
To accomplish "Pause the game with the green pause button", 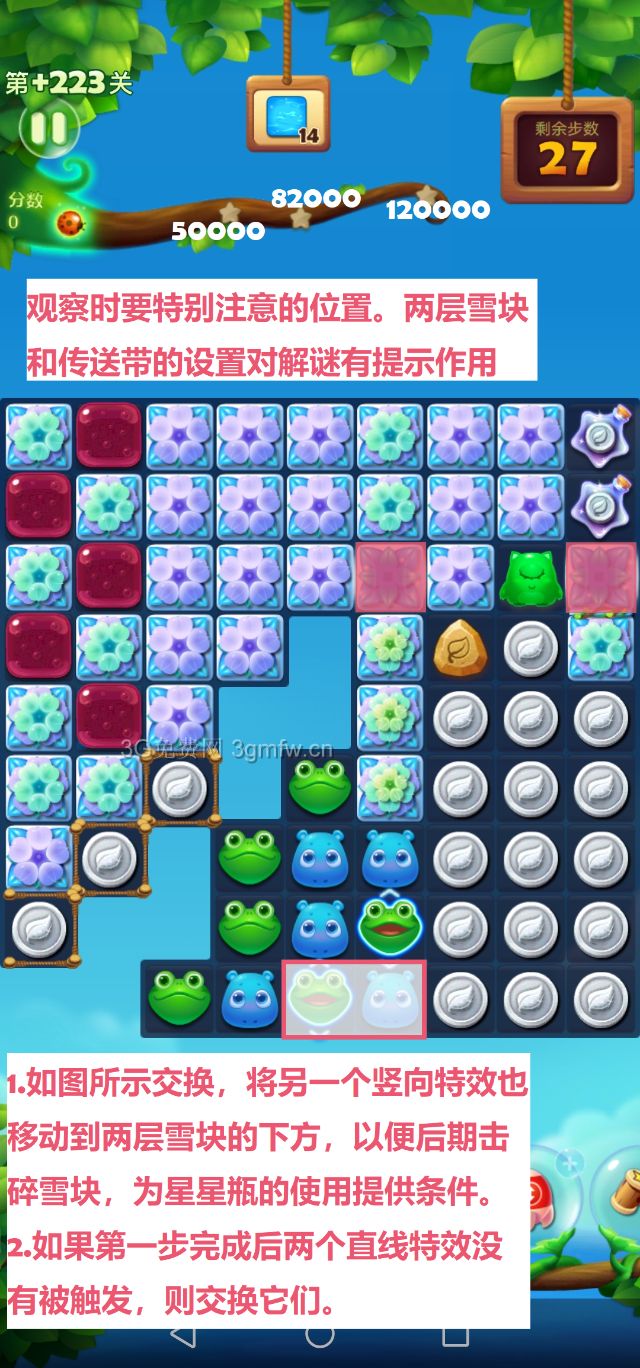I will click(x=47, y=127).
